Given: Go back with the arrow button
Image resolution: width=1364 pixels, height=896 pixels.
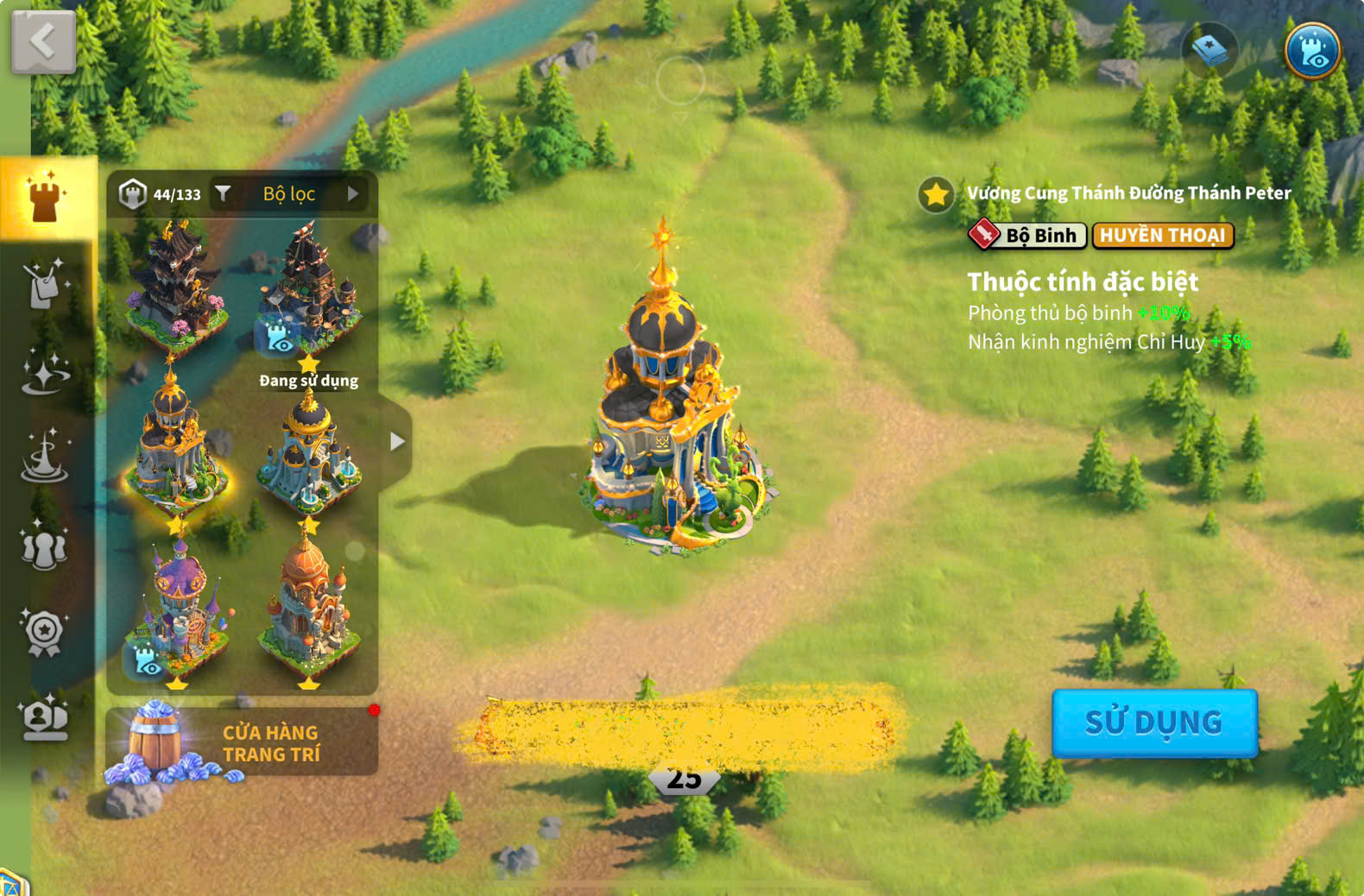Looking at the screenshot, I should (43, 41).
